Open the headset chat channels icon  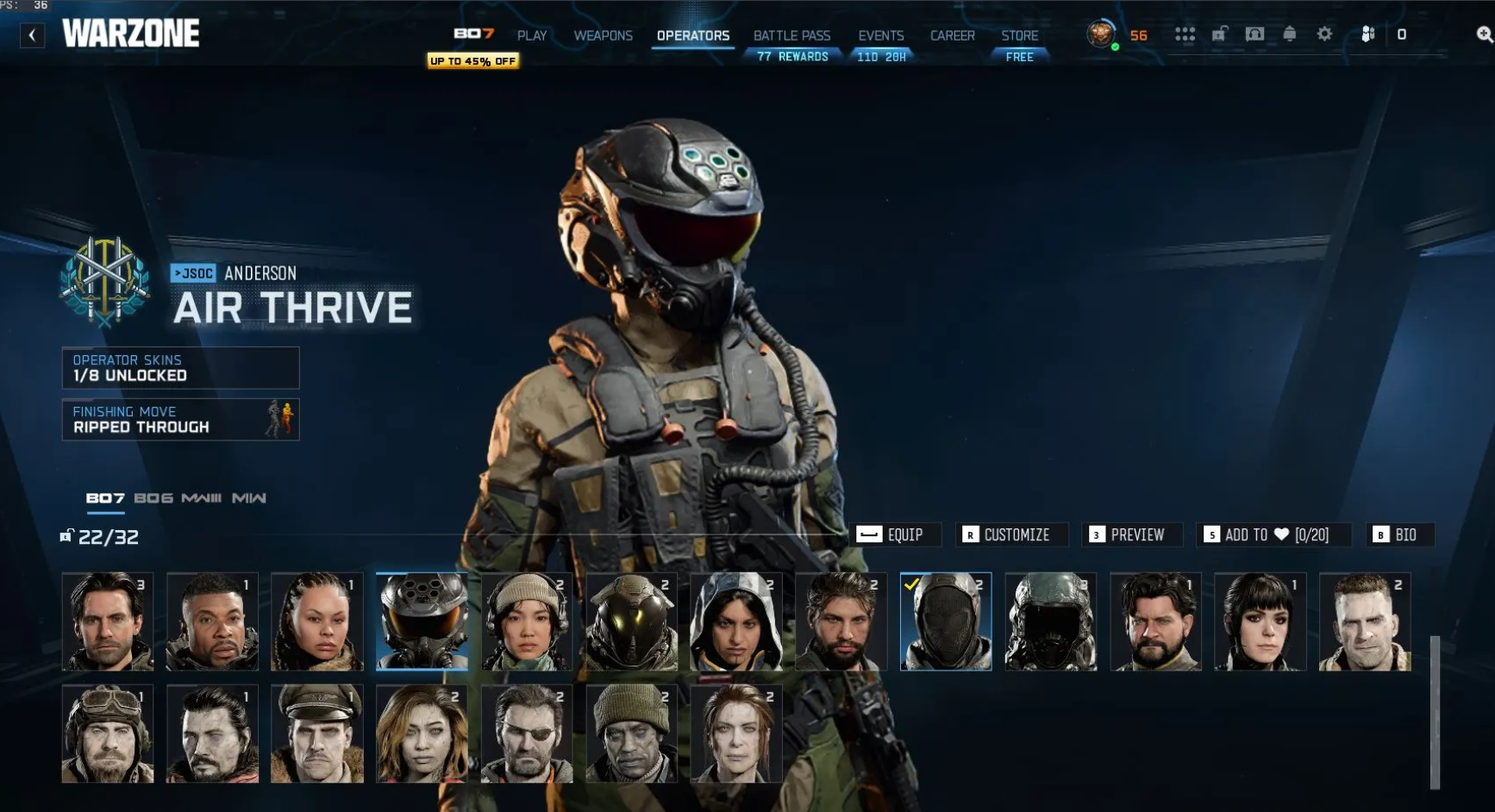1254,34
